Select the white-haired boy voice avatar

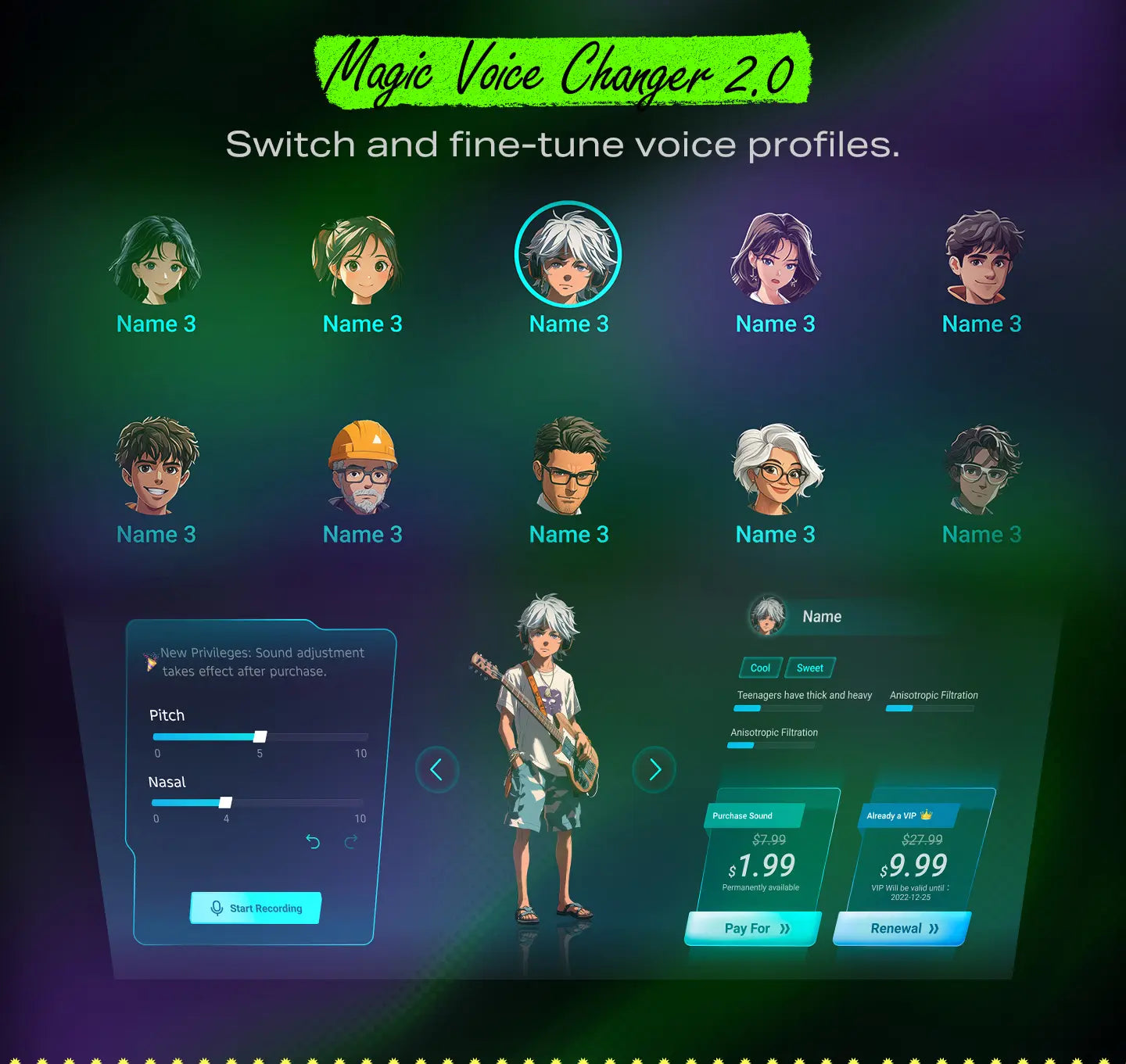tap(568, 255)
